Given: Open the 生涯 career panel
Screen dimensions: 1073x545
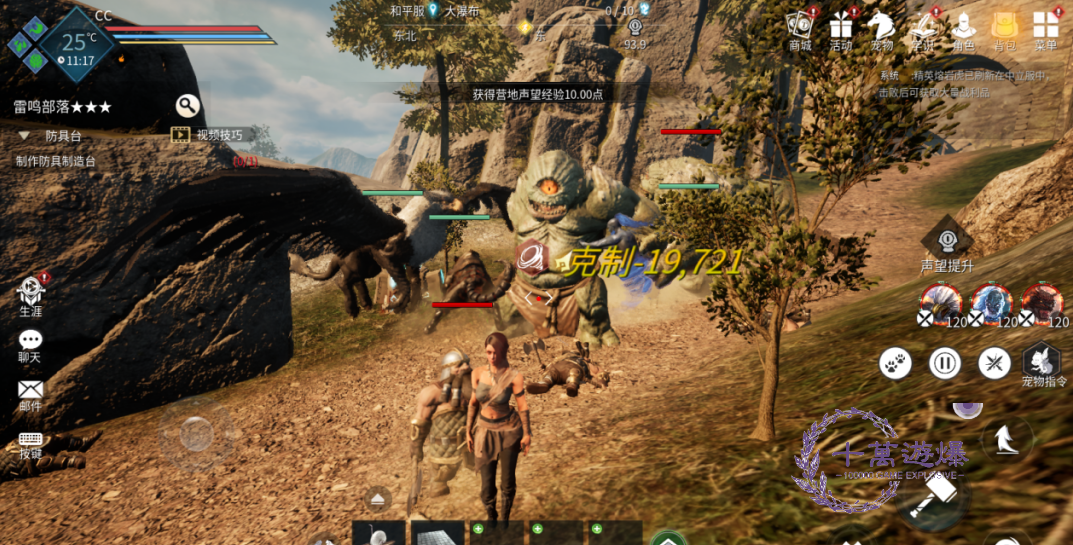Looking at the screenshot, I should tap(31, 295).
